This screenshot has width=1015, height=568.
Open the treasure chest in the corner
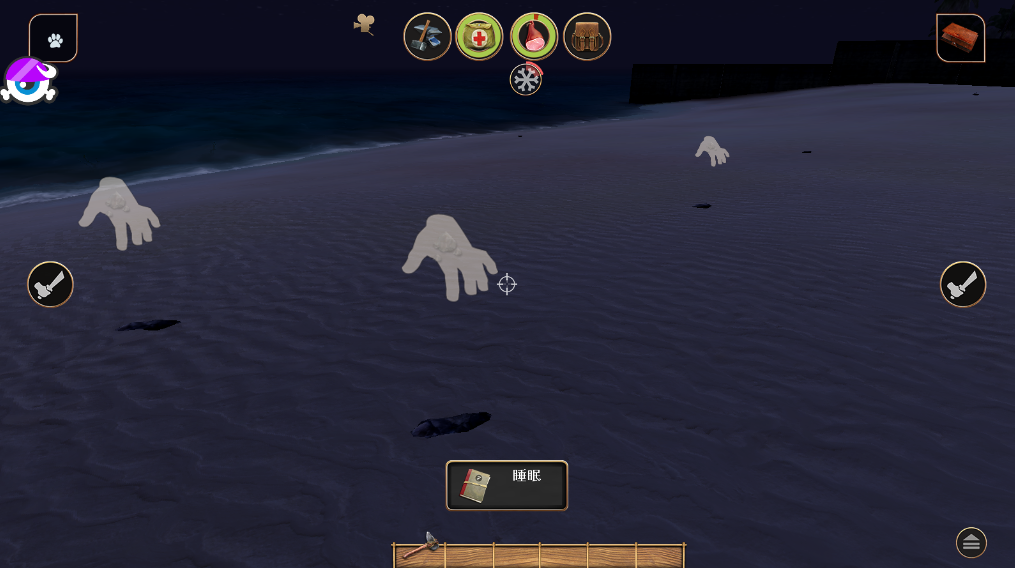coord(960,39)
